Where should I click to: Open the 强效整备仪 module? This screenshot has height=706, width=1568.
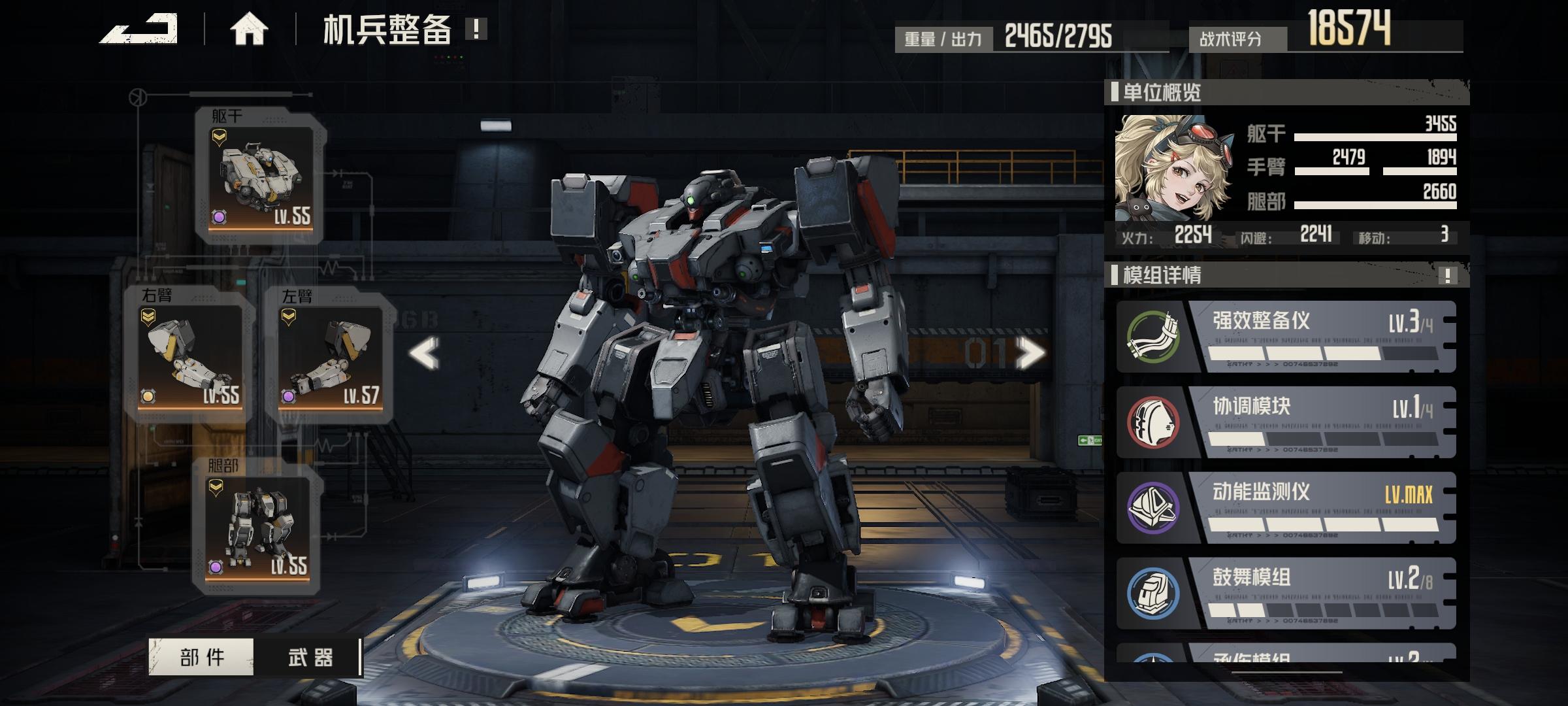pos(1286,337)
